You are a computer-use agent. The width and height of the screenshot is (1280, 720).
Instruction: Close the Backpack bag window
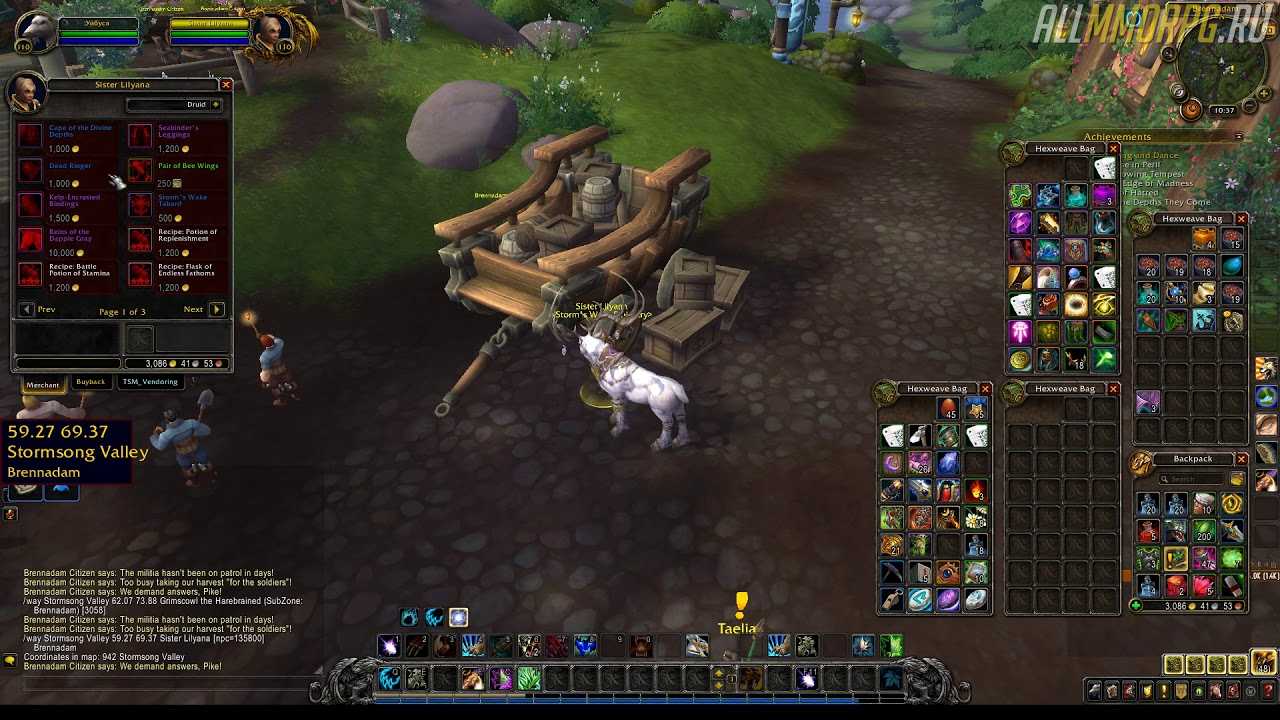tap(1241, 459)
